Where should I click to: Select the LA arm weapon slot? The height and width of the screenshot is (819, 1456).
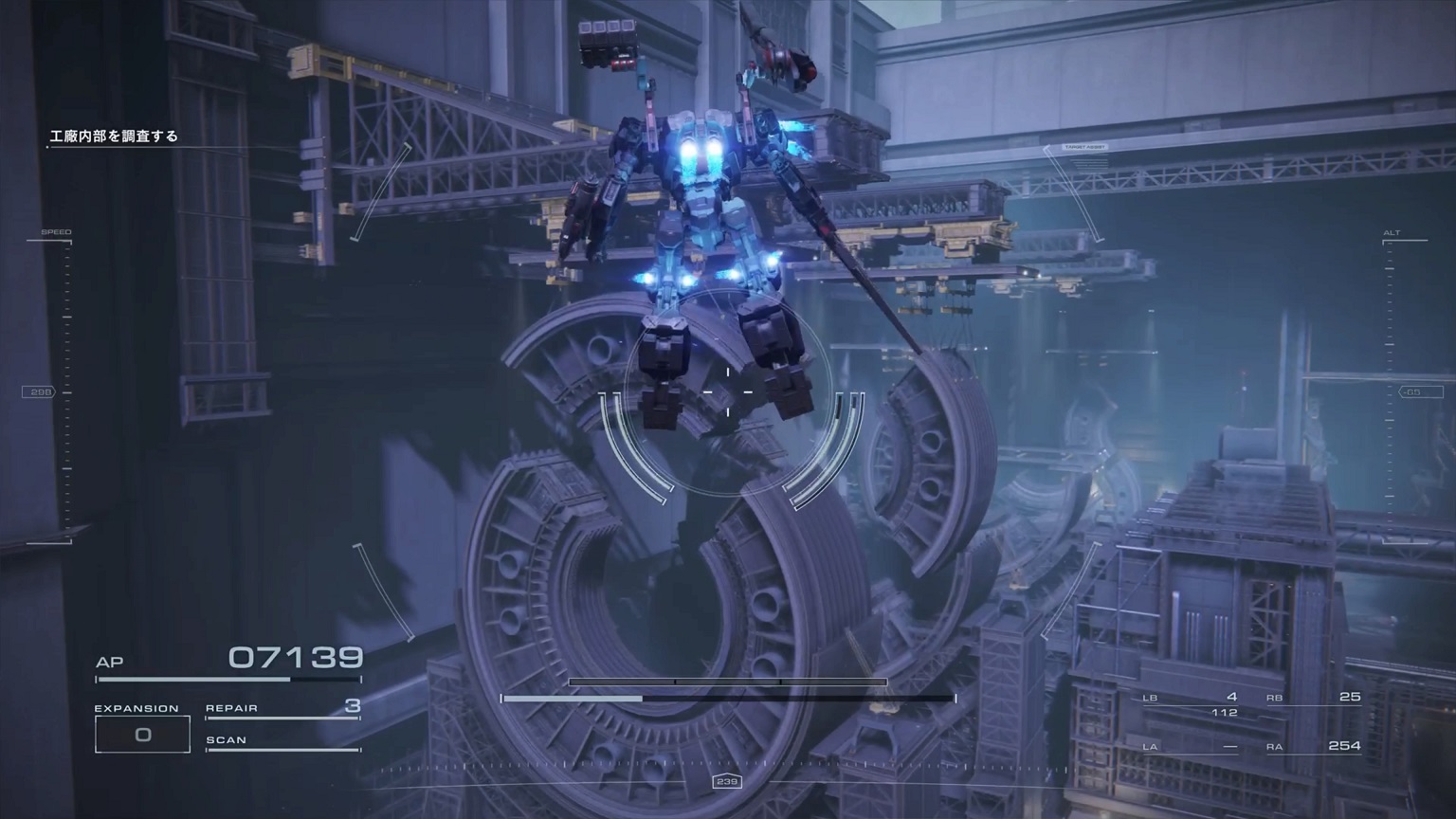point(1190,747)
